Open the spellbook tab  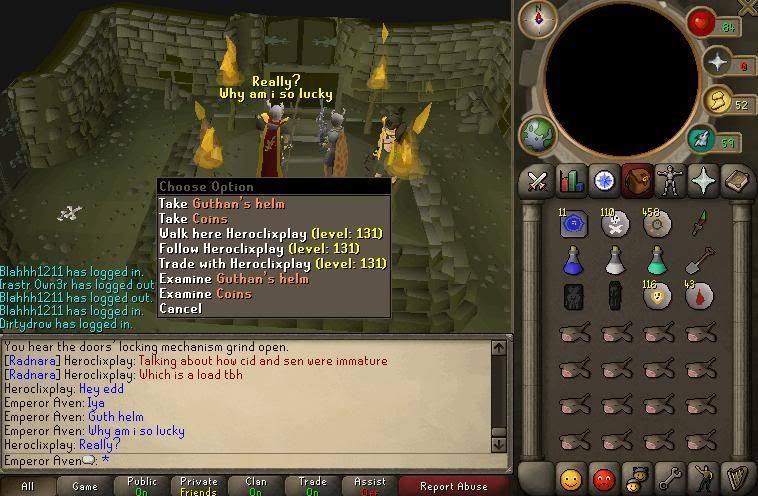[x=735, y=181]
